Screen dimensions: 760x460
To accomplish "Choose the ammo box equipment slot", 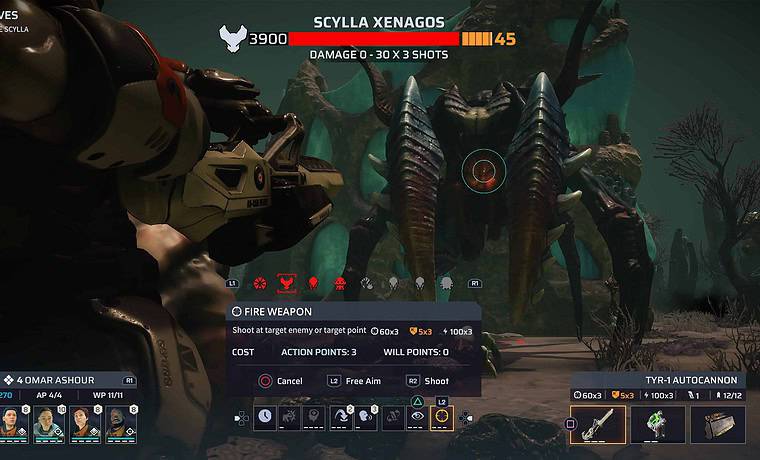I will click(x=718, y=424).
